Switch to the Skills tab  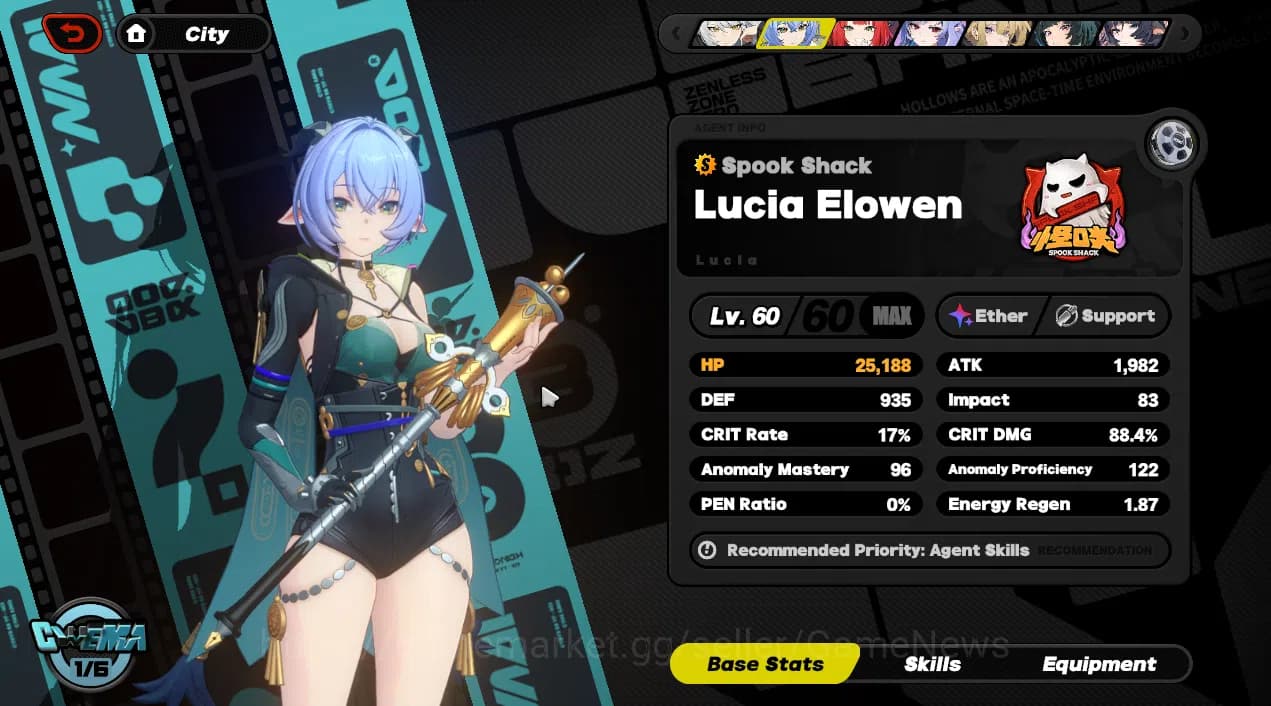[932, 664]
